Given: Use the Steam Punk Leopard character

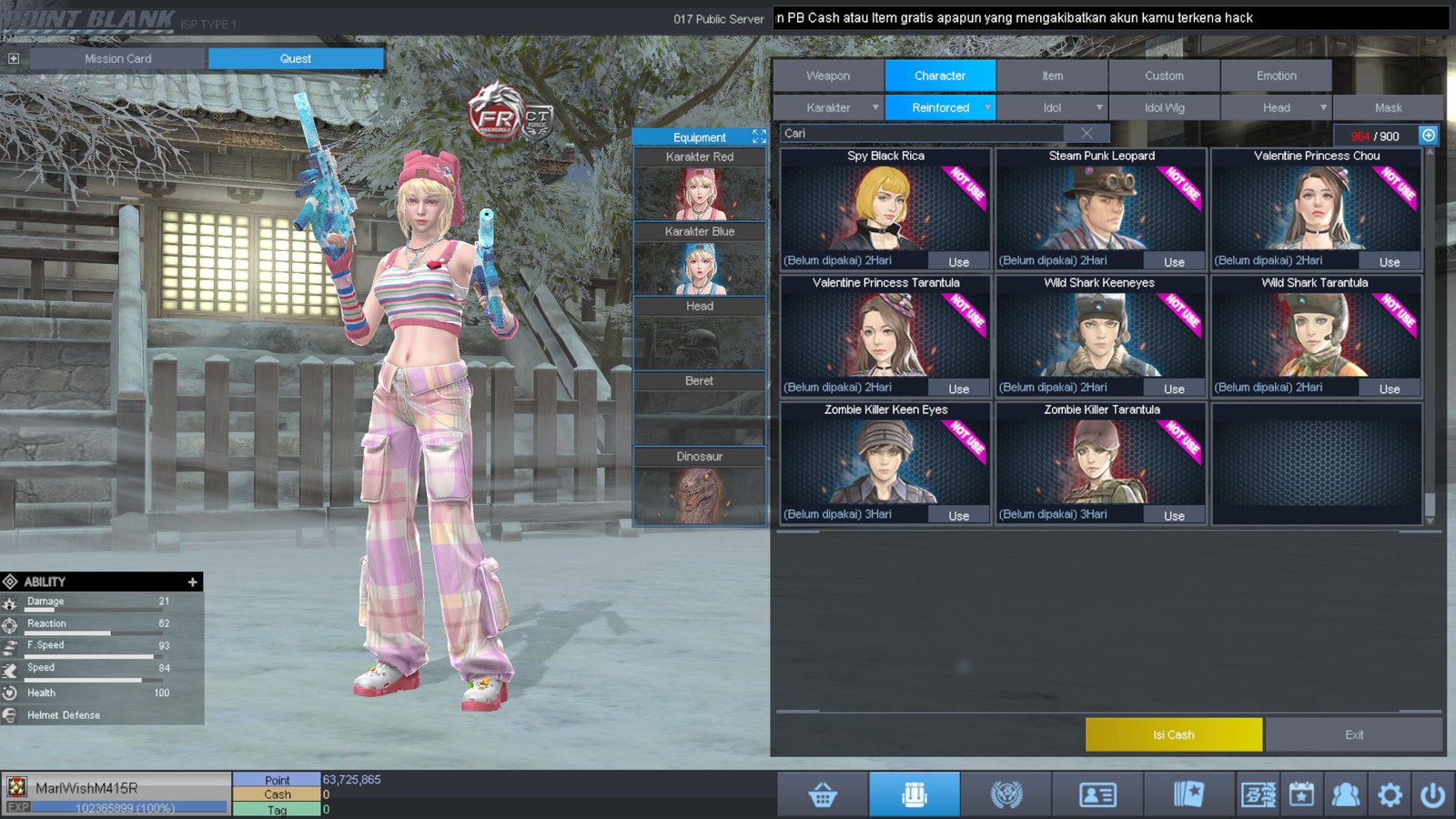Looking at the screenshot, I should tap(1174, 262).
